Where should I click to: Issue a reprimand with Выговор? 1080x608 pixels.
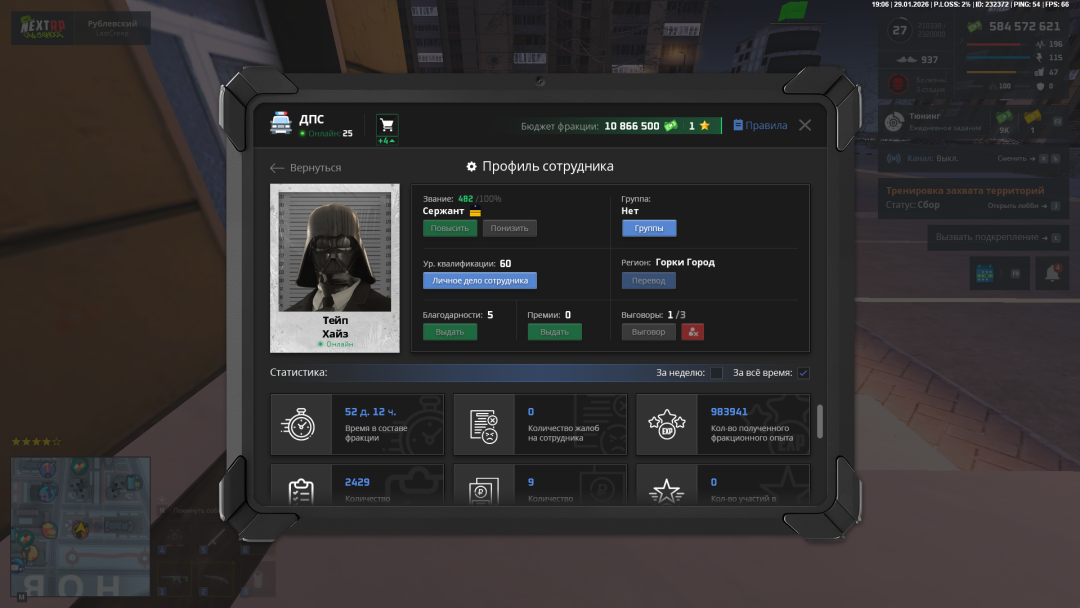648,332
